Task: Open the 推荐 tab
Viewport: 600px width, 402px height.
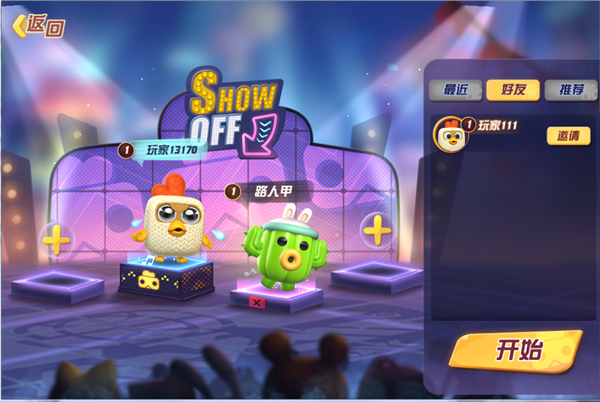Action: point(571,89)
